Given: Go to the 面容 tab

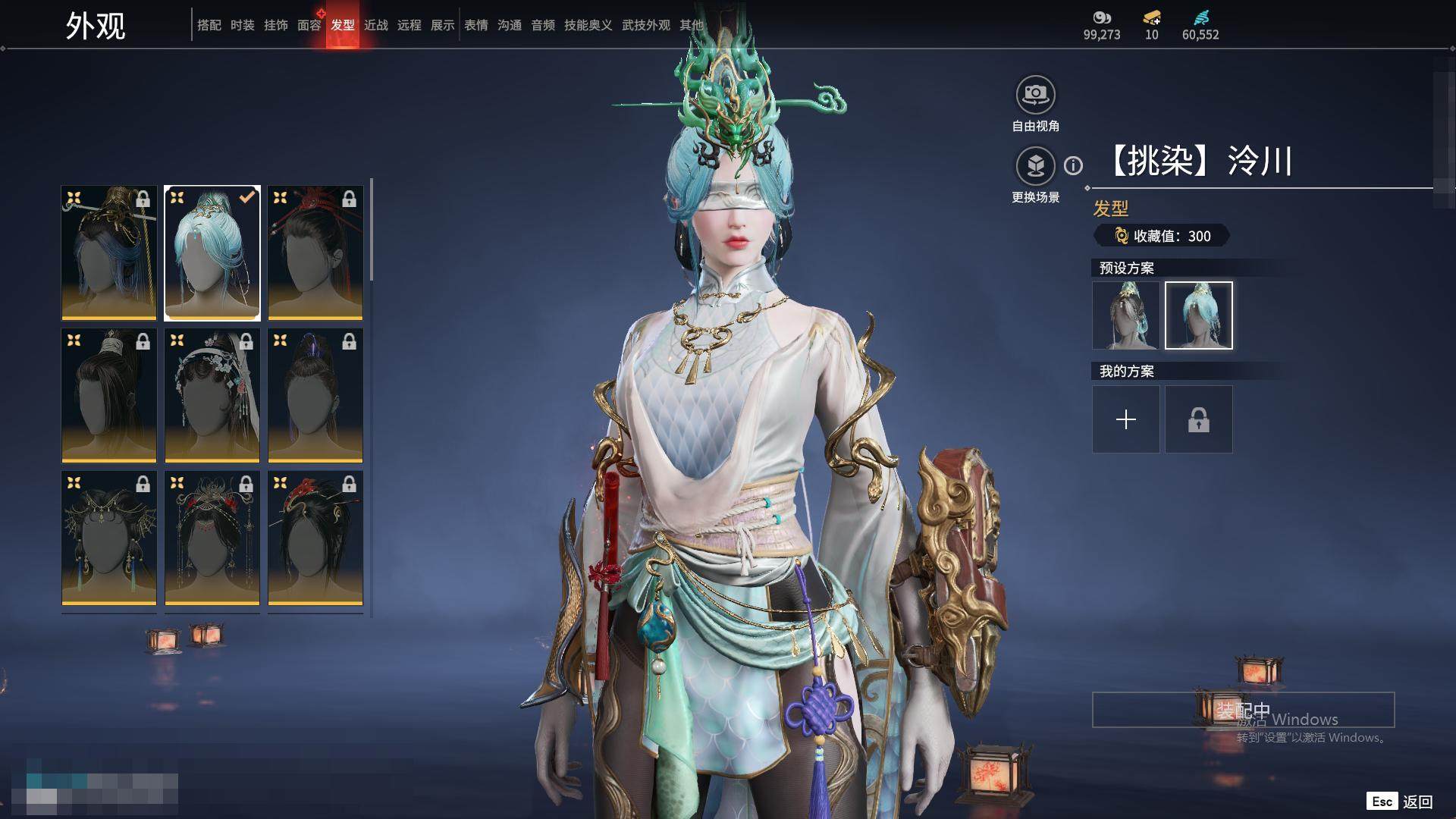Looking at the screenshot, I should point(309,25).
